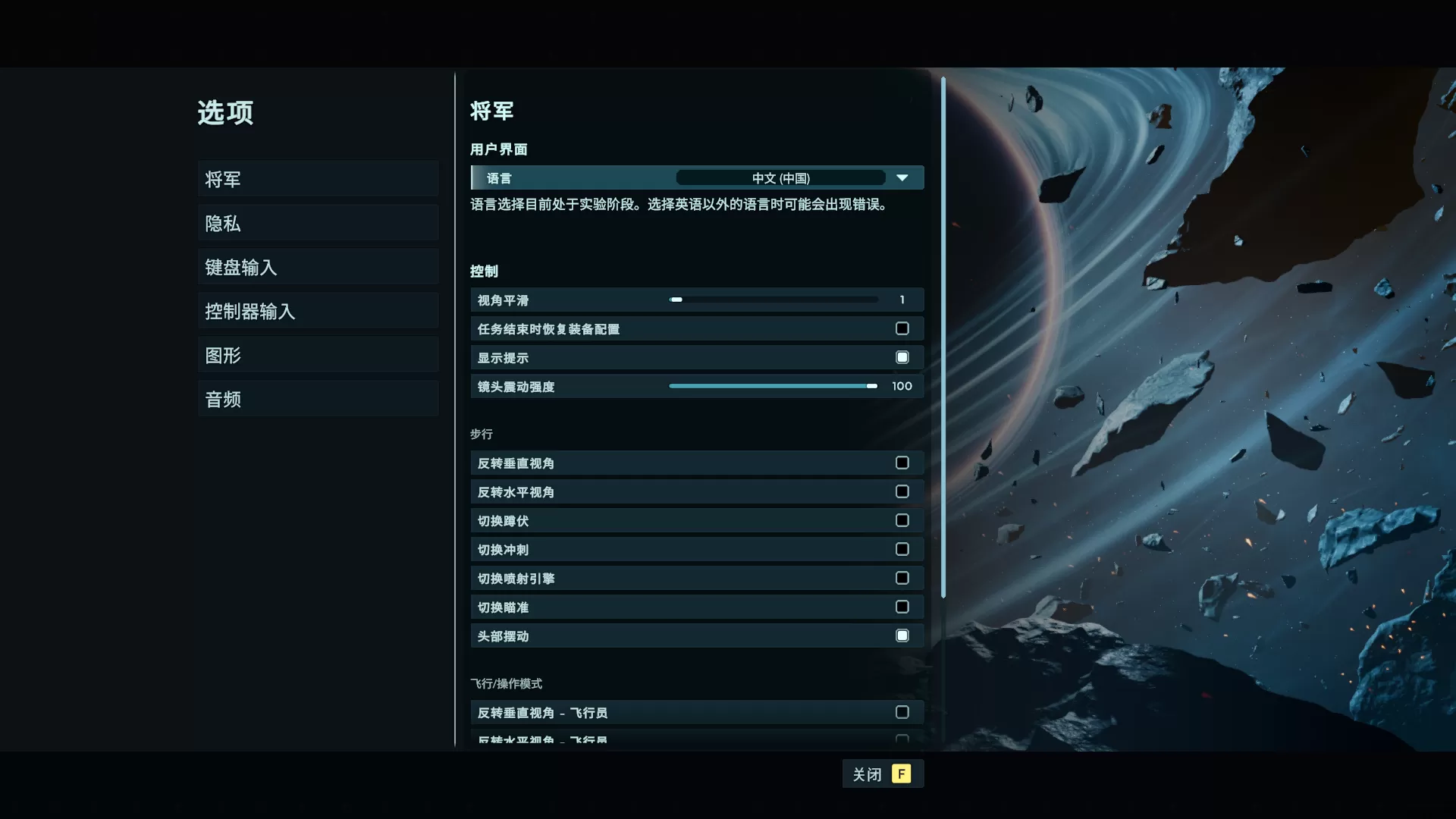The width and height of the screenshot is (1456, 819).
Task: Tick the 切换瞄准 checkbox
Action: (x=902, y=607)
